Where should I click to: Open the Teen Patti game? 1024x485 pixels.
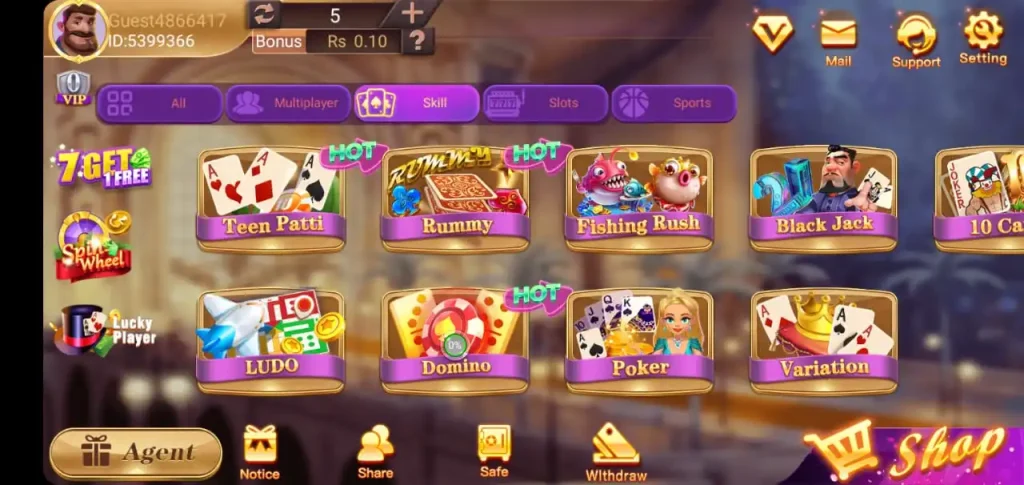271,198
